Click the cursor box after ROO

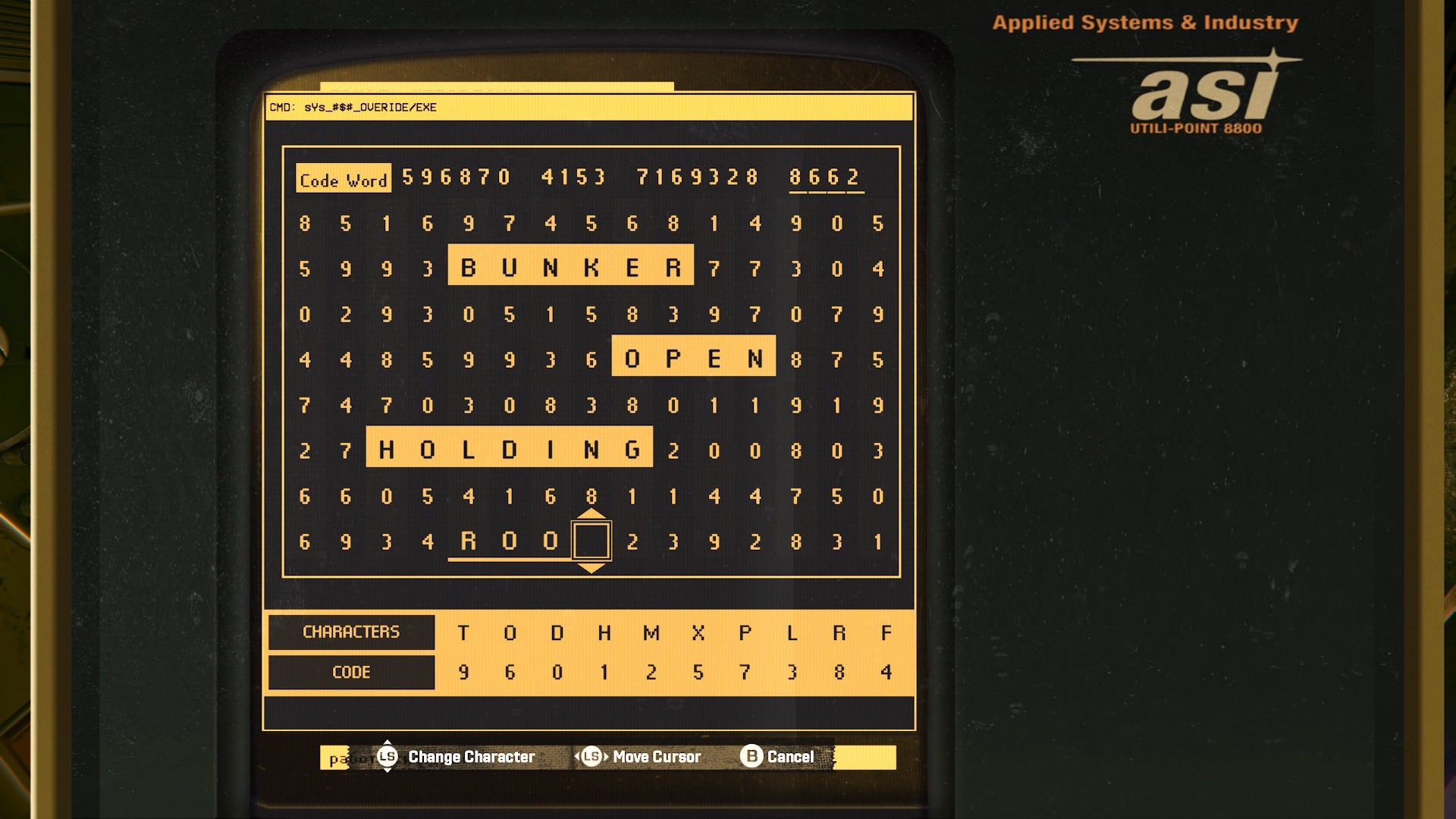point(592,540)
